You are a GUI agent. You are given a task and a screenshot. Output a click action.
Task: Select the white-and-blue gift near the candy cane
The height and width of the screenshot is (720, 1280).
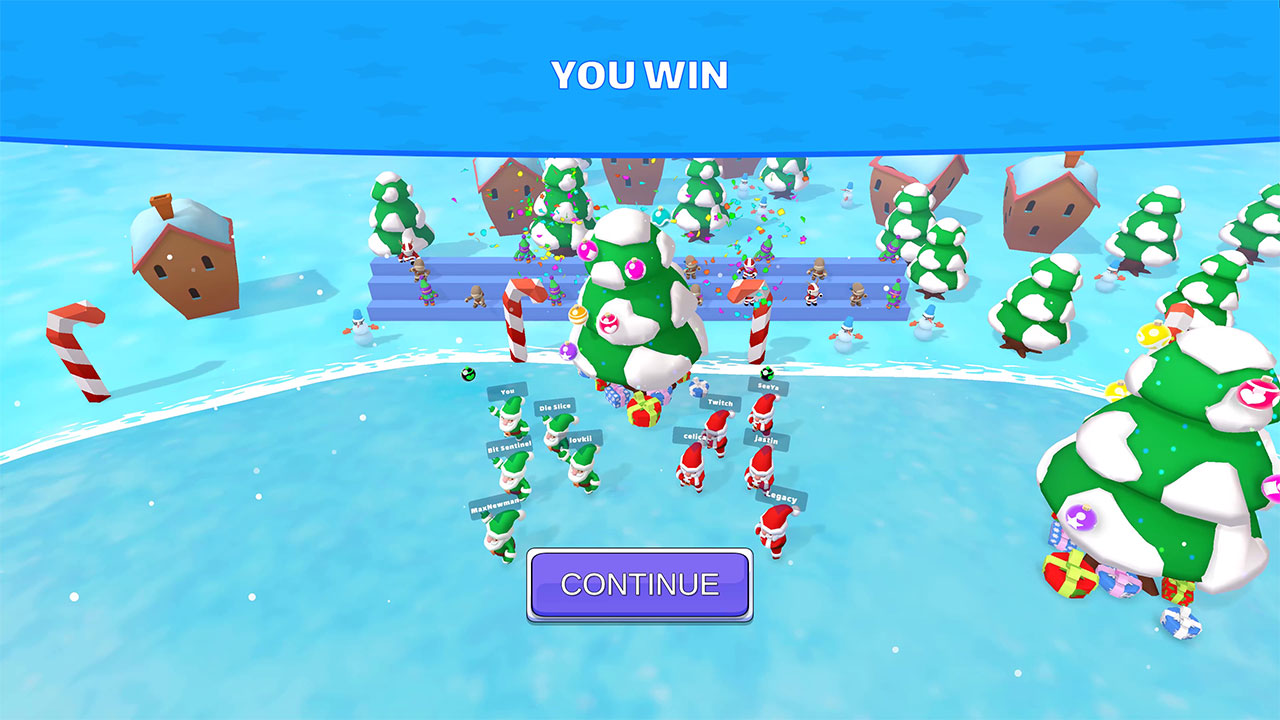click(x=698, y=388)
